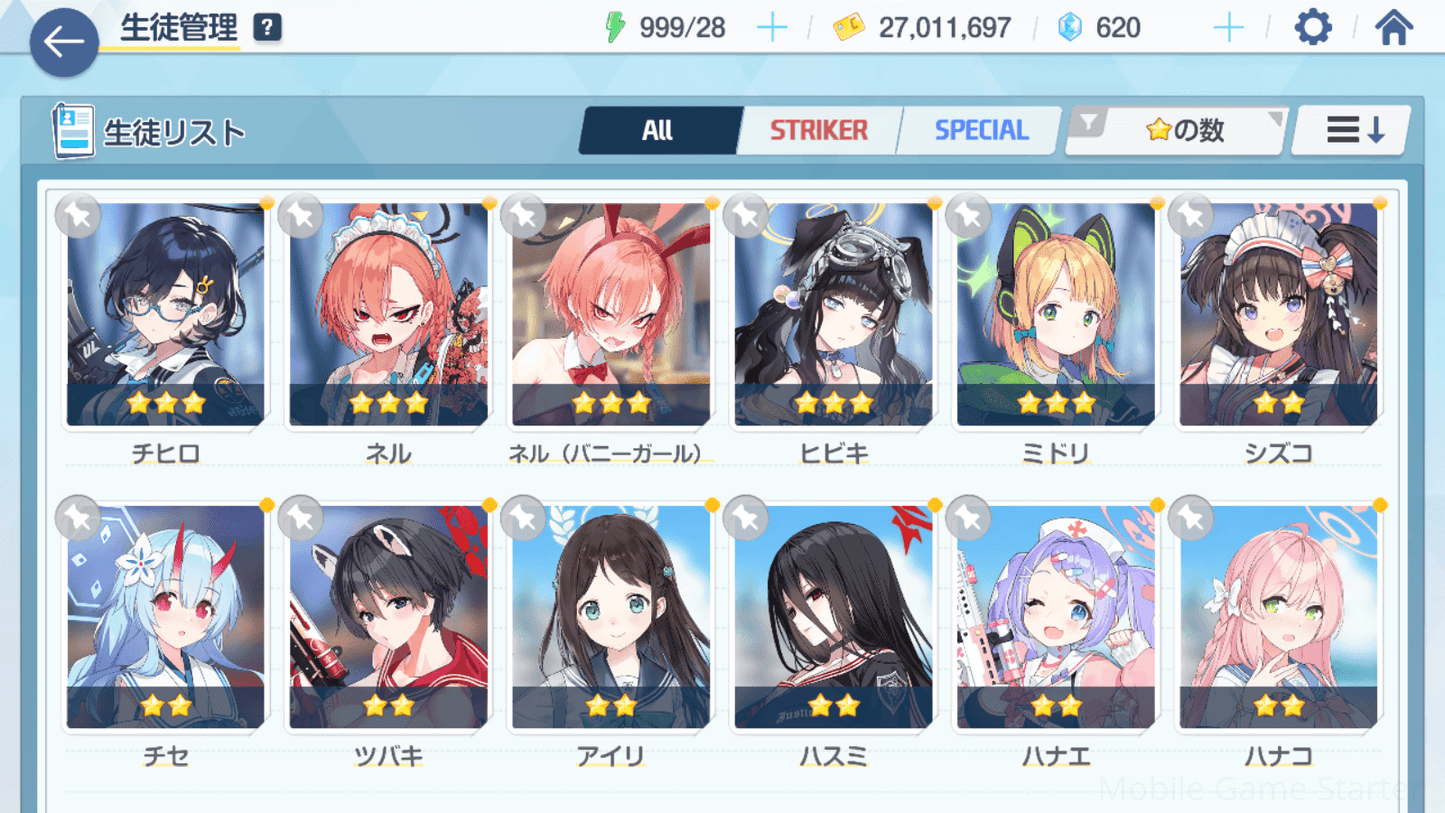Switch to the SPECIAL tab
The height and width of the screenshot is (813, 1445).
(x=980, y=130)
